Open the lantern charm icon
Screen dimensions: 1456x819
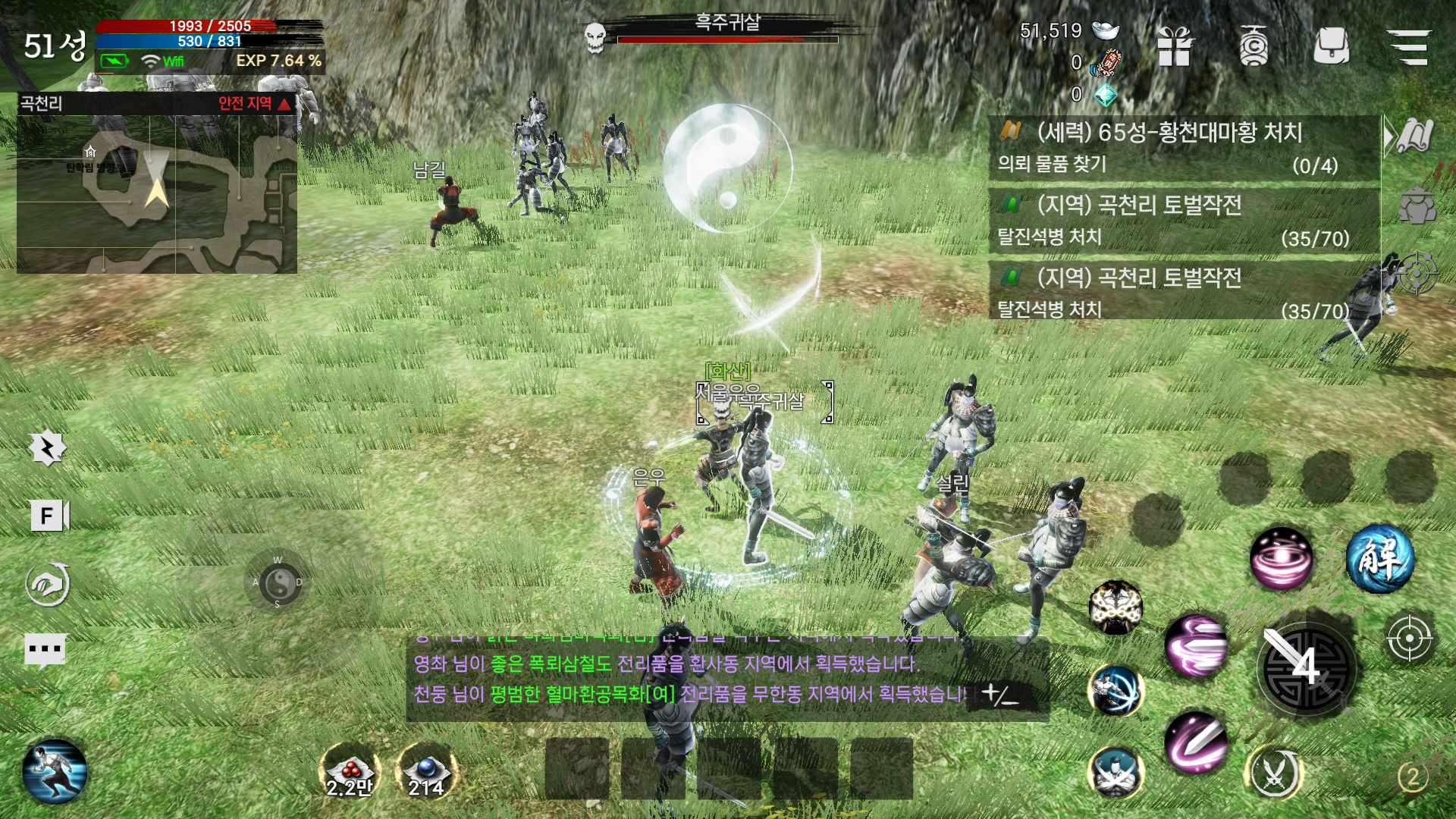[1254, 46]
